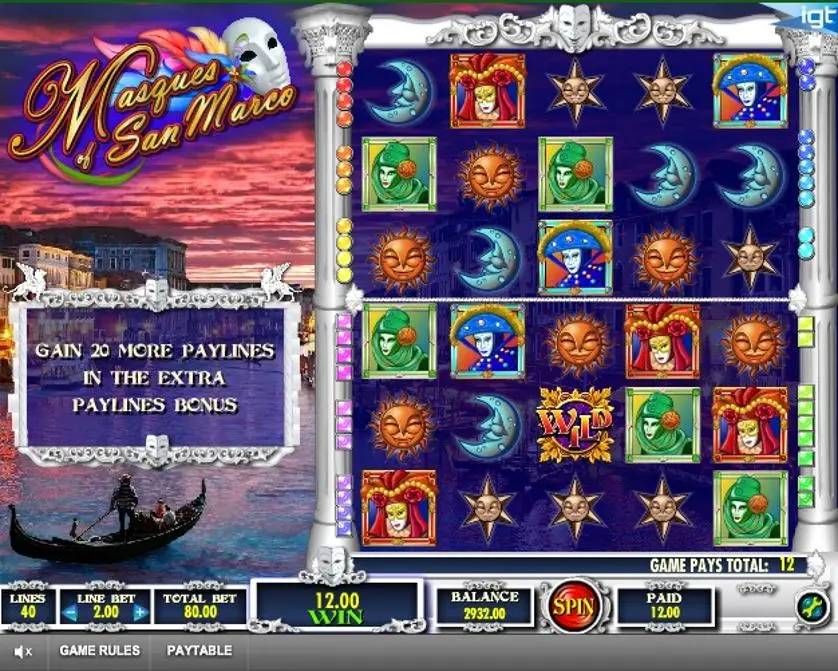Spin the reels with the red SPIN button
This screenshot has height=671, width=838.
click(573, 607)
